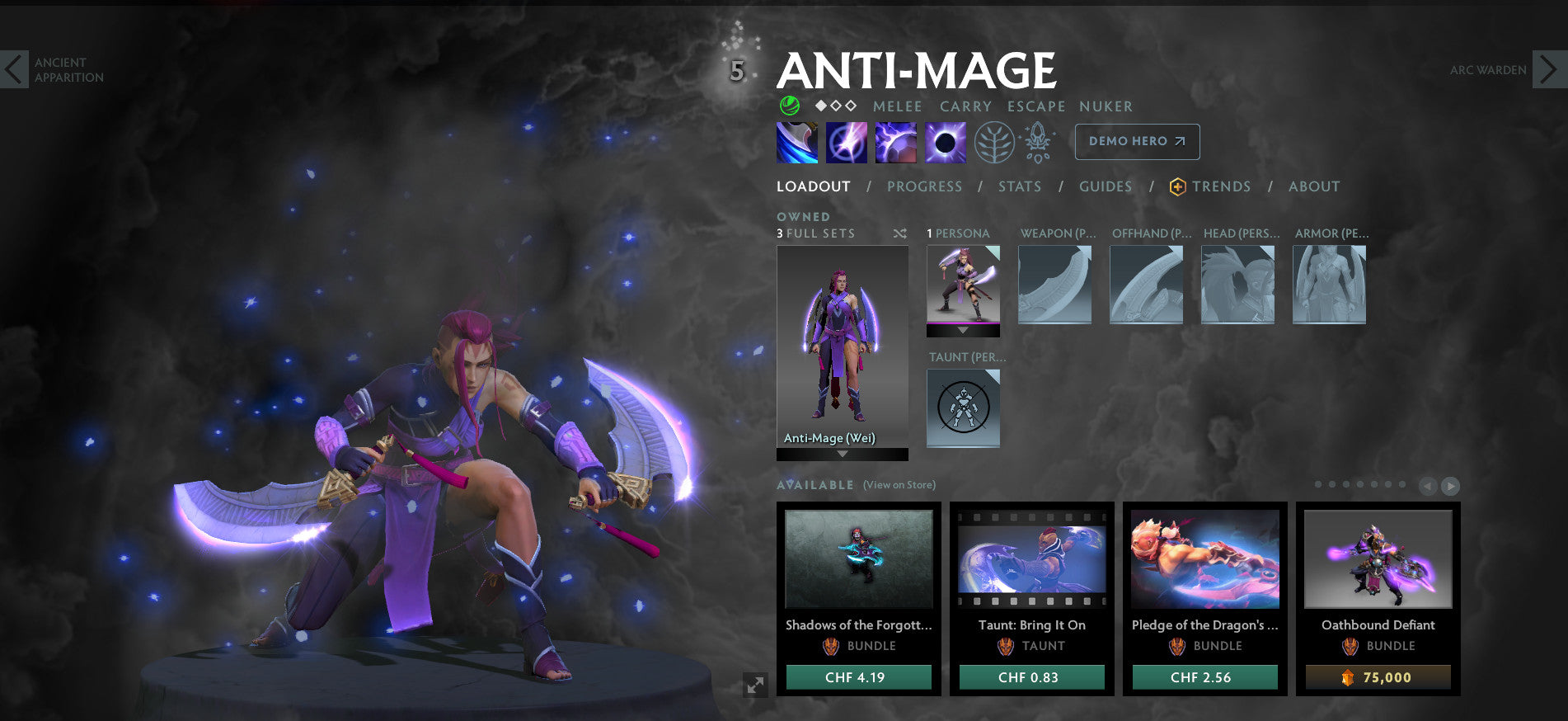Select the Weapon (Persona) thumbnail
This screenshot has height=721, width=1568.
(x=1054, y=284)
